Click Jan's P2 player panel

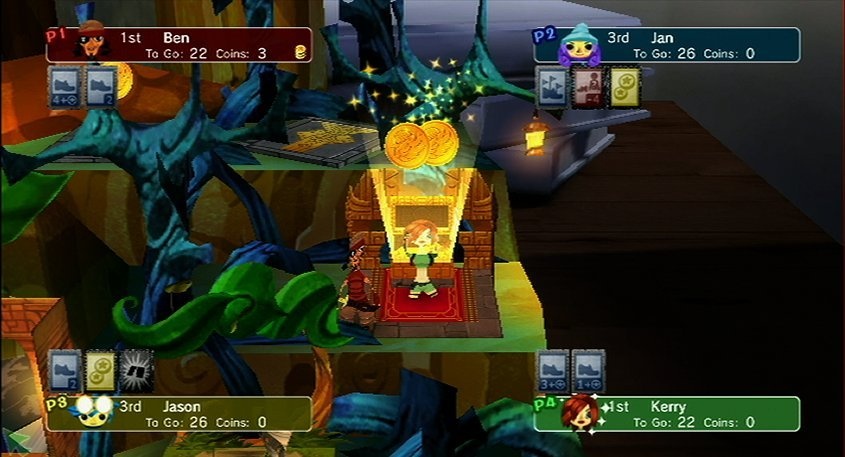point(668,45)
